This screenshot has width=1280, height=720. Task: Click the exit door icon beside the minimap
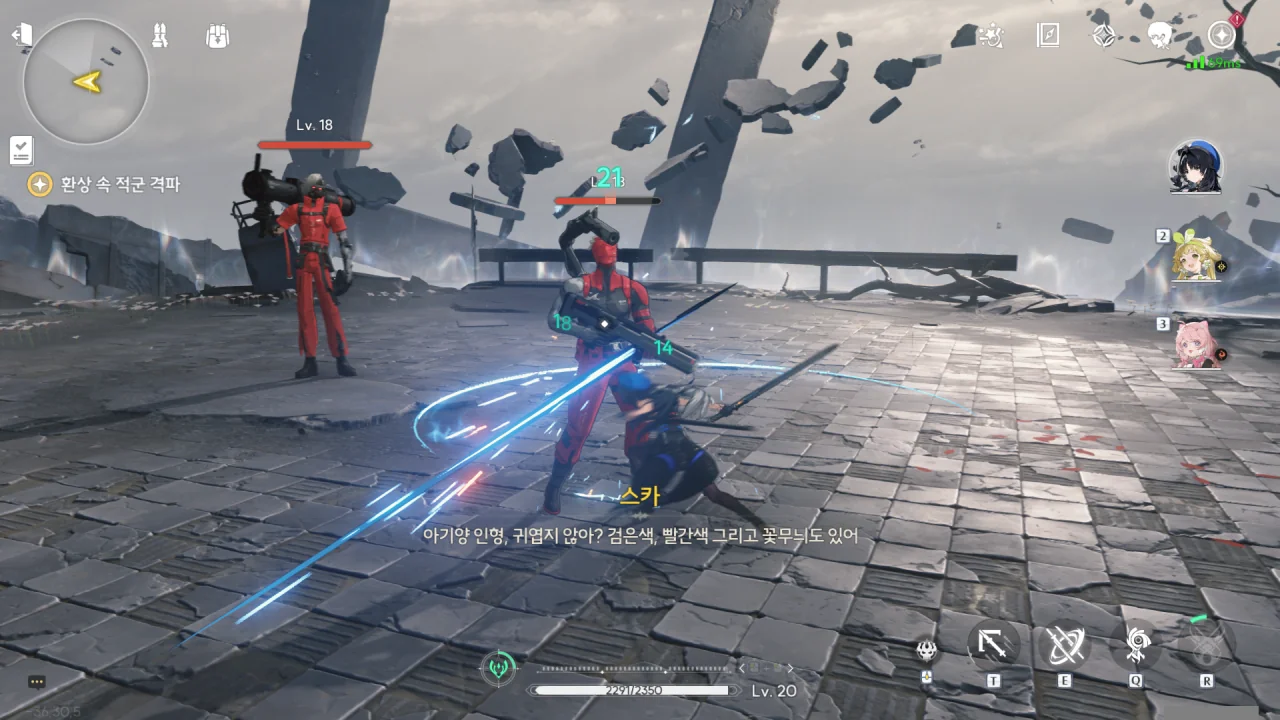pyautogui.click(x=22, y=35)
